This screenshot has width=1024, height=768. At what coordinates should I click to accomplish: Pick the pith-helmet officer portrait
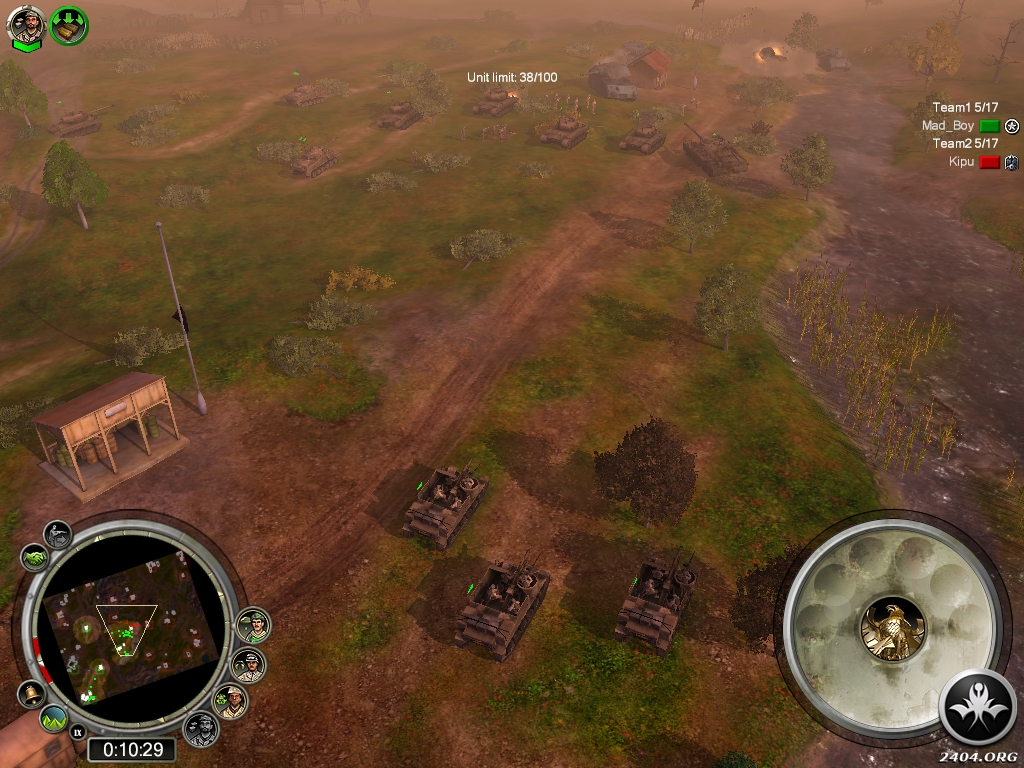232,701
